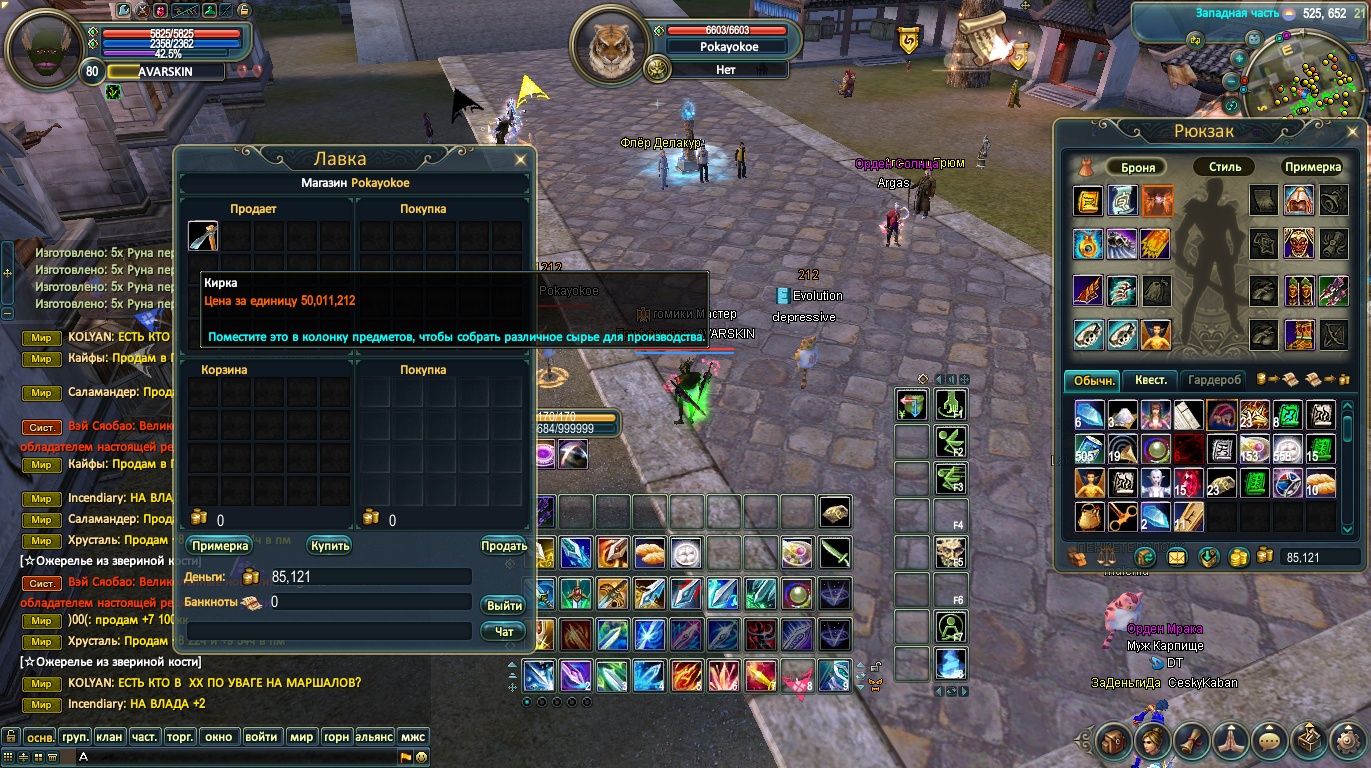Select the Броня equipment tab
The height and width of the screenshot is (768, 1371).
[1138, 167]
